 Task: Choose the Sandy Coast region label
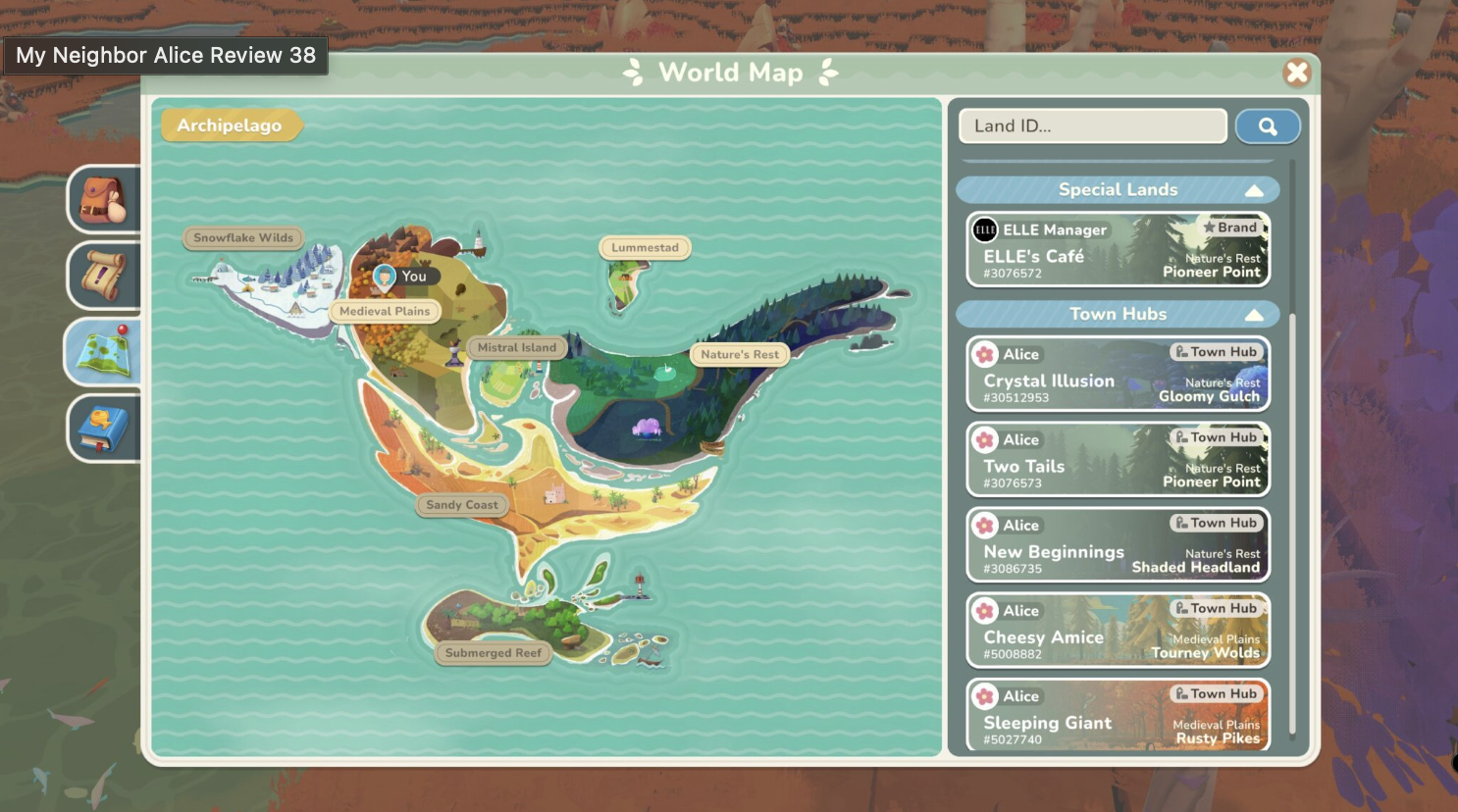coord(462,505)
